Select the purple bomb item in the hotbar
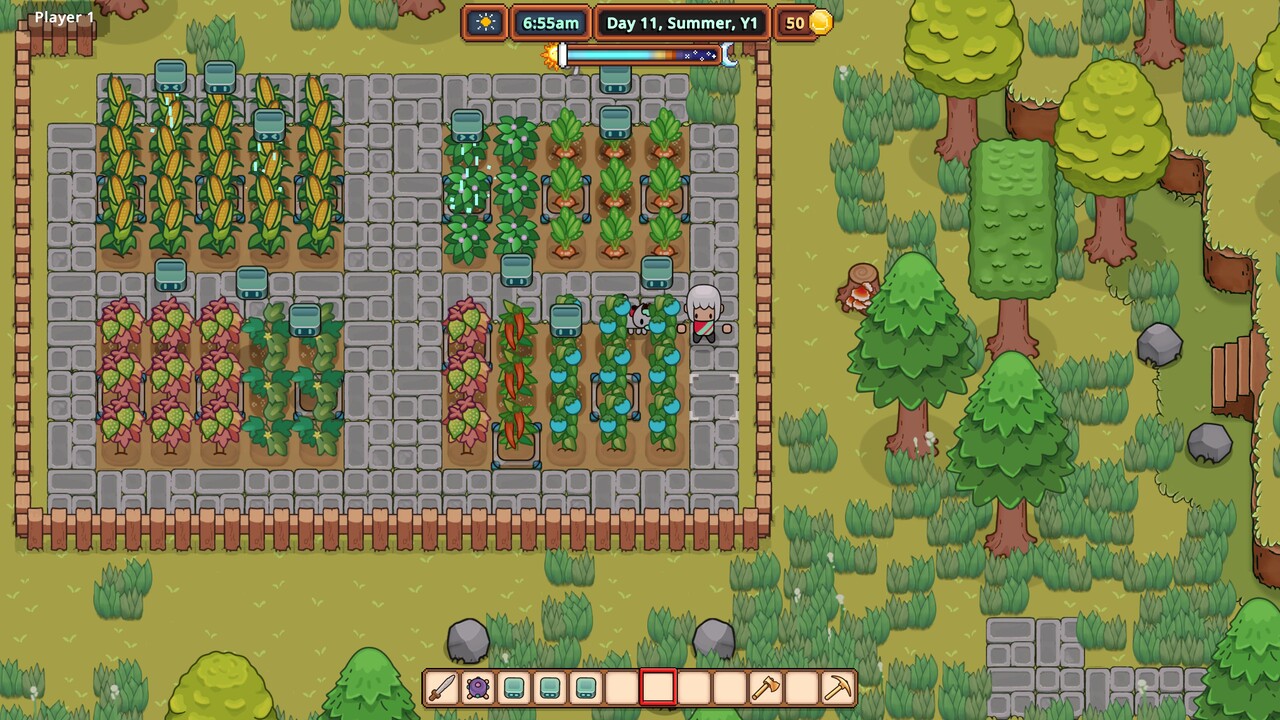Image resolution: width=1280 pixels, height=720 pixels. click(477, 687)
